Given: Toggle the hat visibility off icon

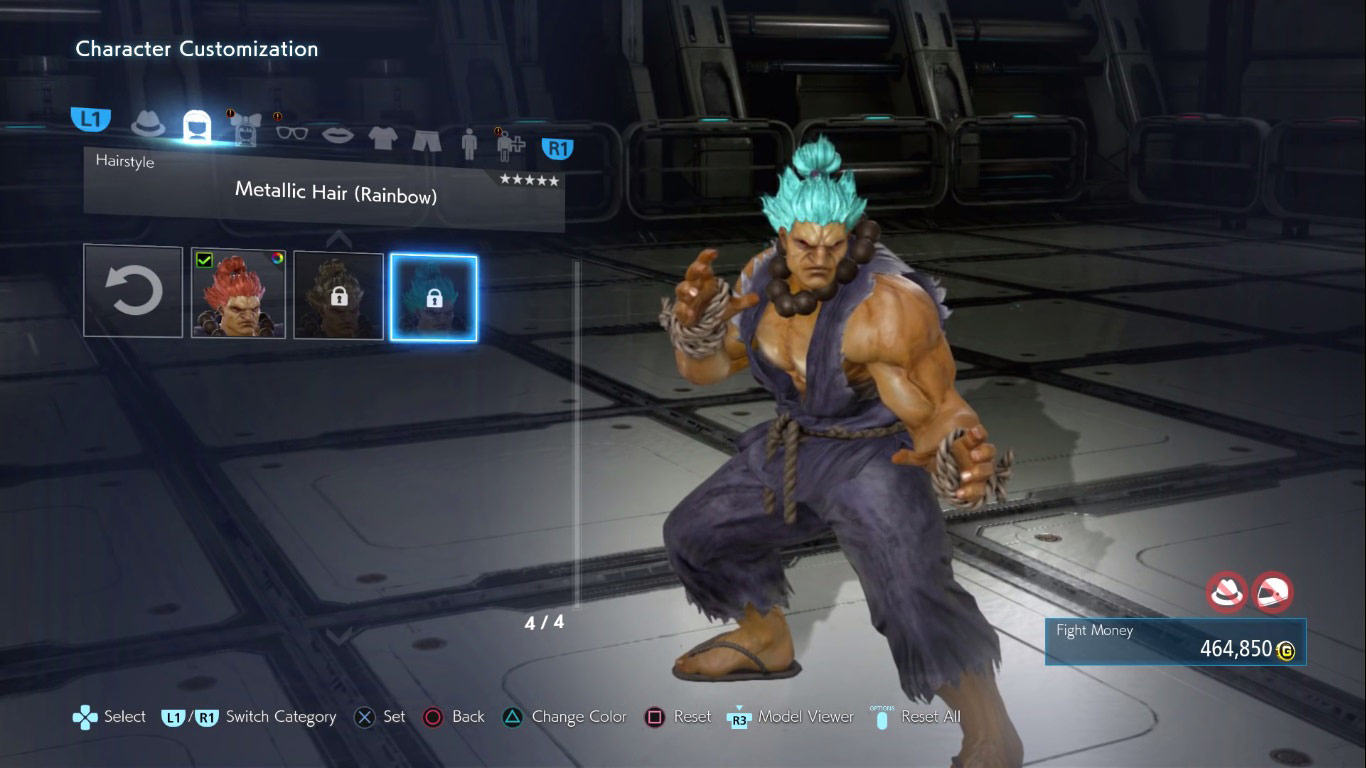Looking at the screenshot, I should point(1224,592).
